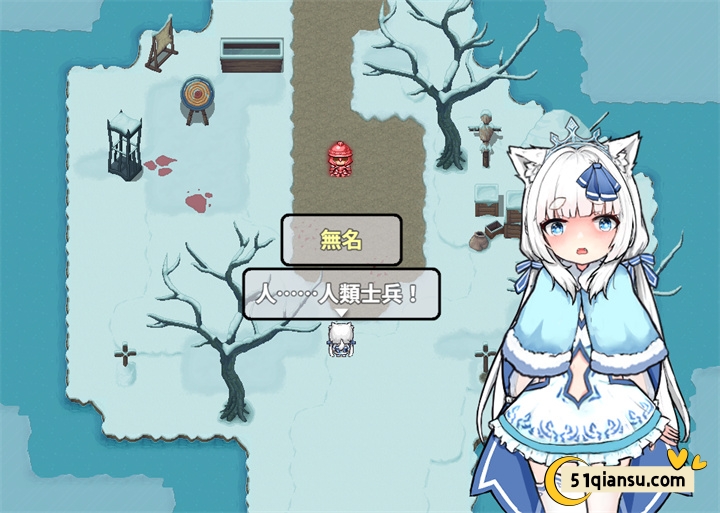Advance the 人類士兵 dialogue box
Viewport: 720px width, 513px height.
coord(340,294)
